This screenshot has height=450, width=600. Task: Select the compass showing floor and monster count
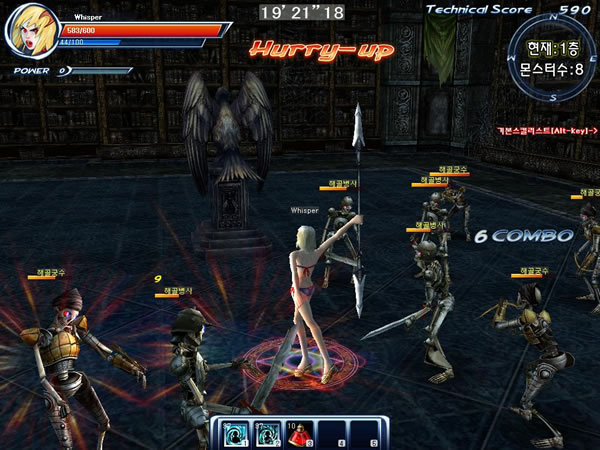pyautogui.click(x=547, y=58)
